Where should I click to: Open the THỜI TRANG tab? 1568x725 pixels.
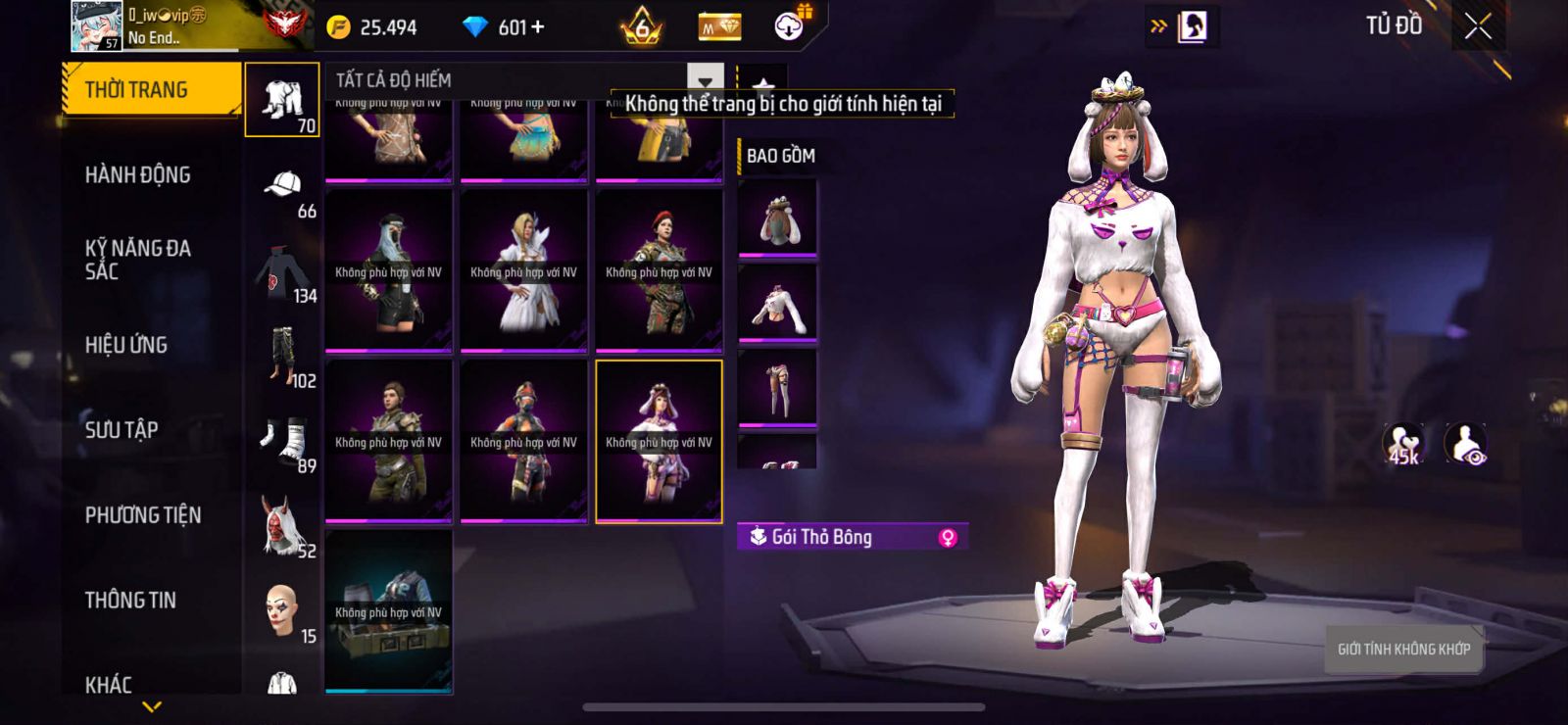[x=150, y=90]
